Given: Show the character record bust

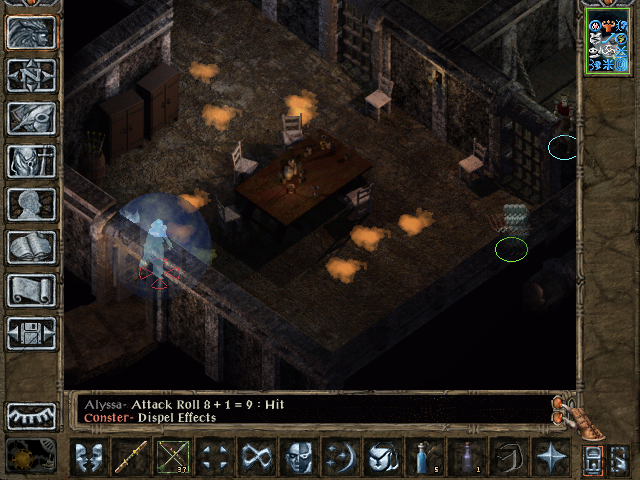Looking at the screenshot, I should [32, 203].
